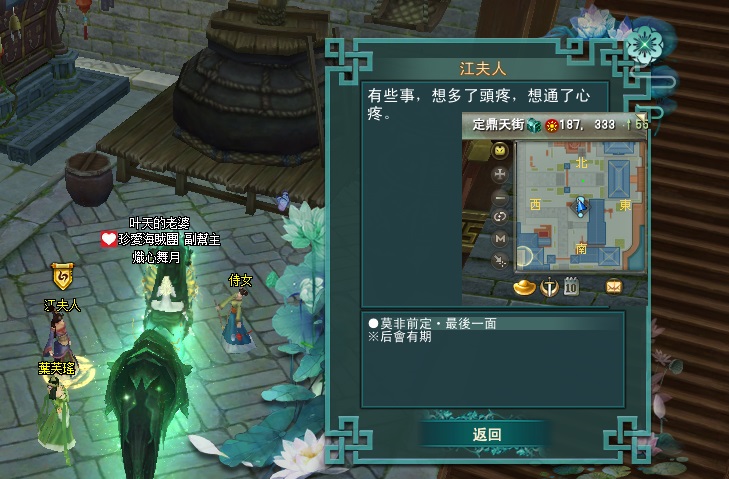The height and width of the screenshot is (479, 729).
Task: Close the dialogue with the flower ornament button
Action: tap(646, 42)
